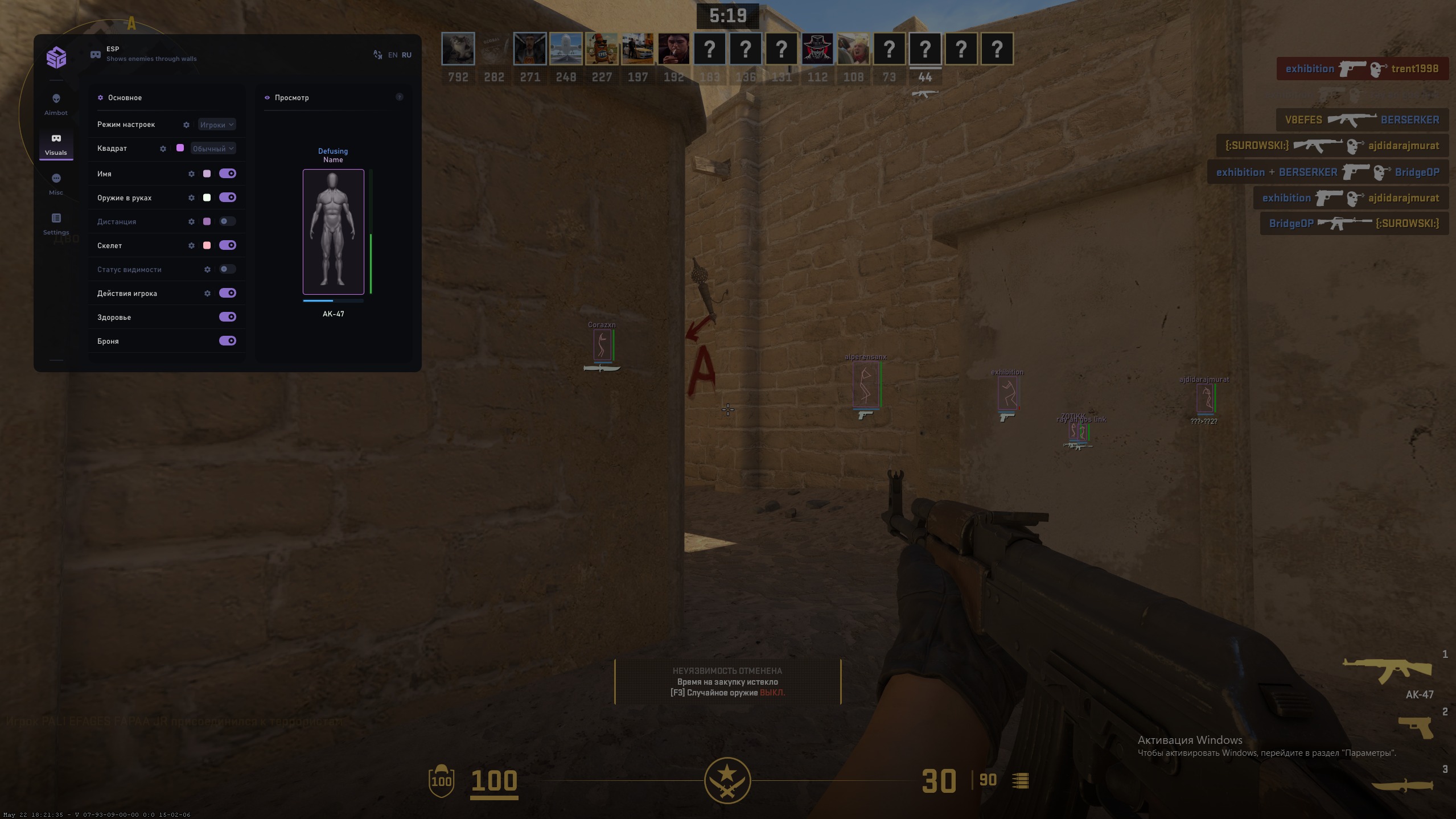Open gear settings for Оружие в руках
Viewport: 1456px width, 819px height.
click(x=192, y=197)
